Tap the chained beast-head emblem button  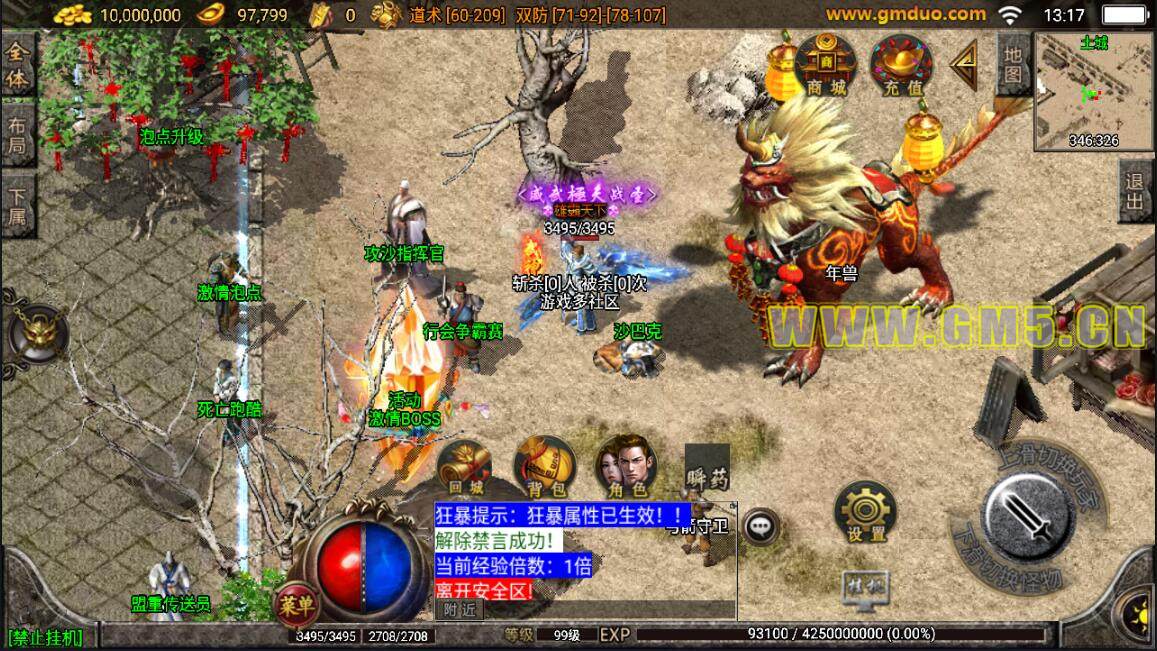36,333
